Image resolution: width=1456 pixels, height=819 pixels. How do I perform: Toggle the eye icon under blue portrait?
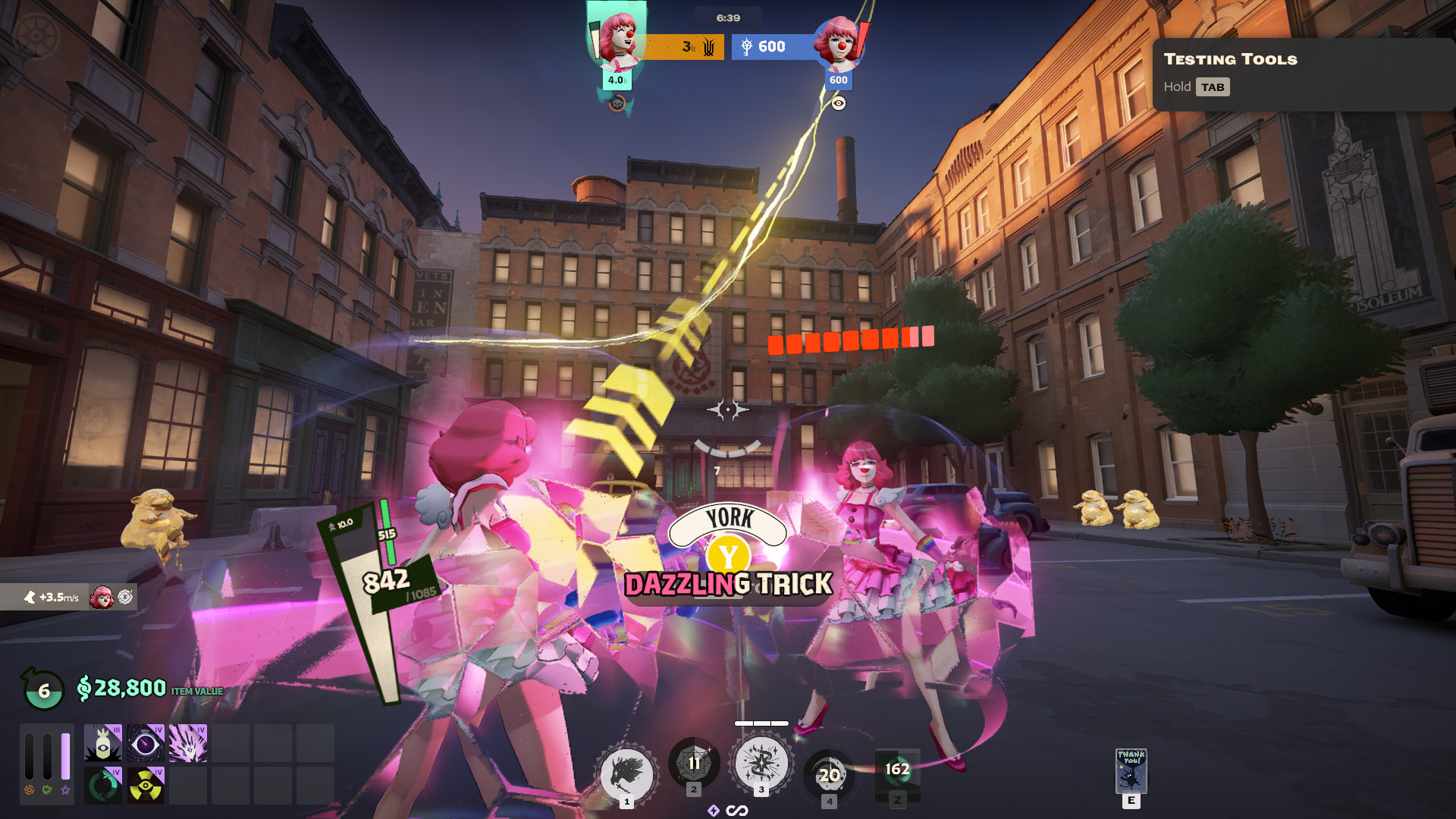click(838, 103)
